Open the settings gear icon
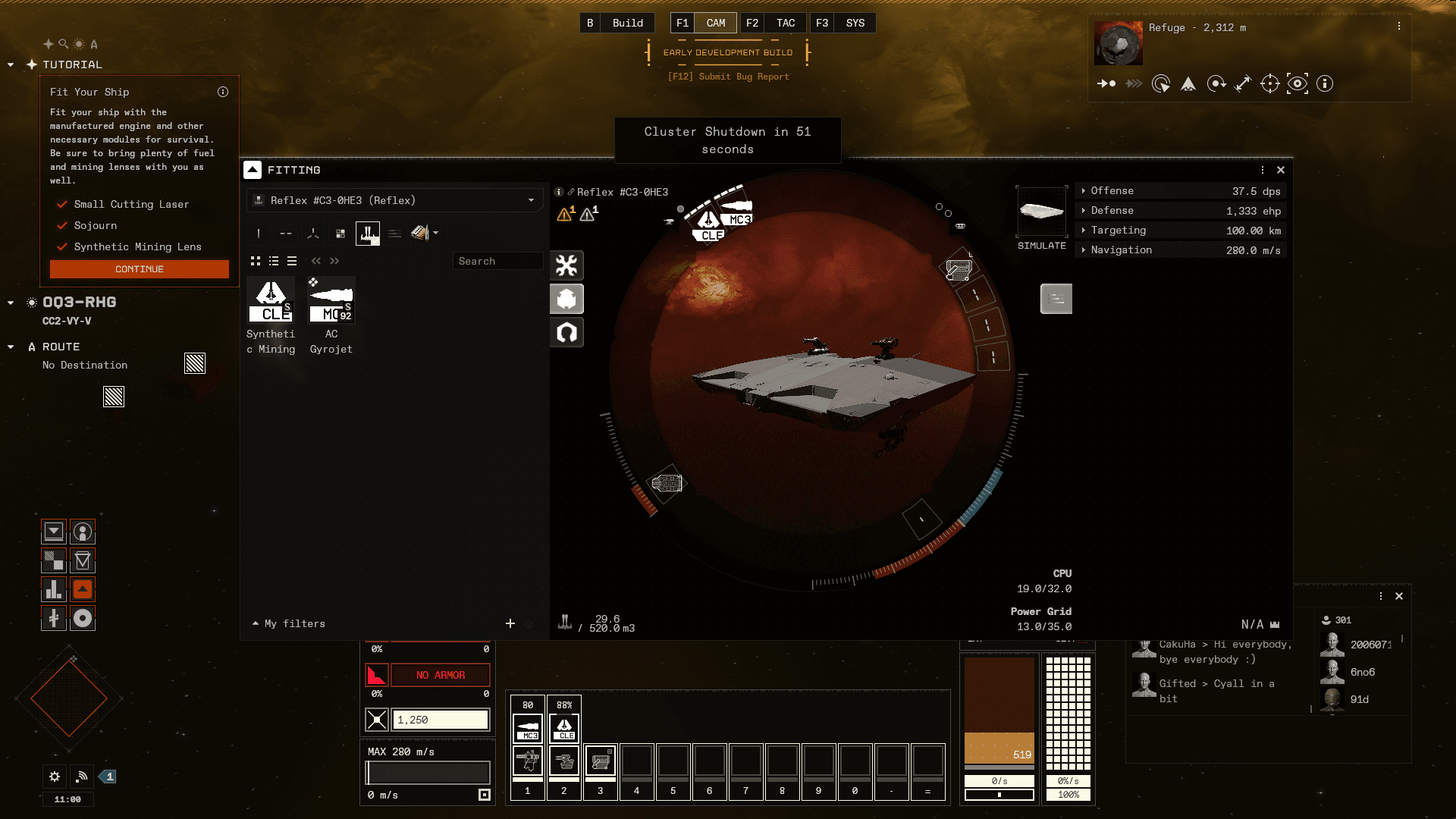This screenshot has width=1456, height=819. pos(55,777)
